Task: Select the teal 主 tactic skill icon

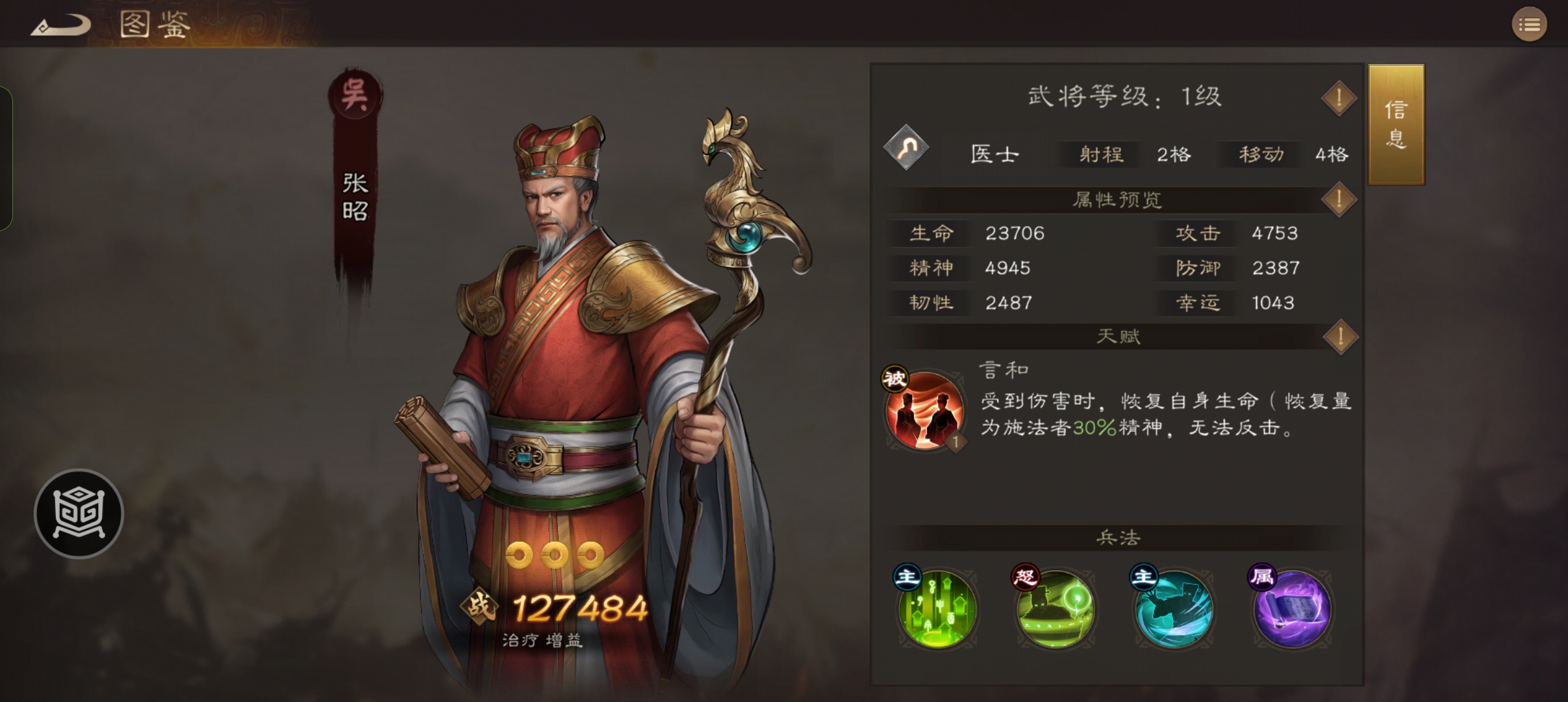Action: tap(1174, 609)
